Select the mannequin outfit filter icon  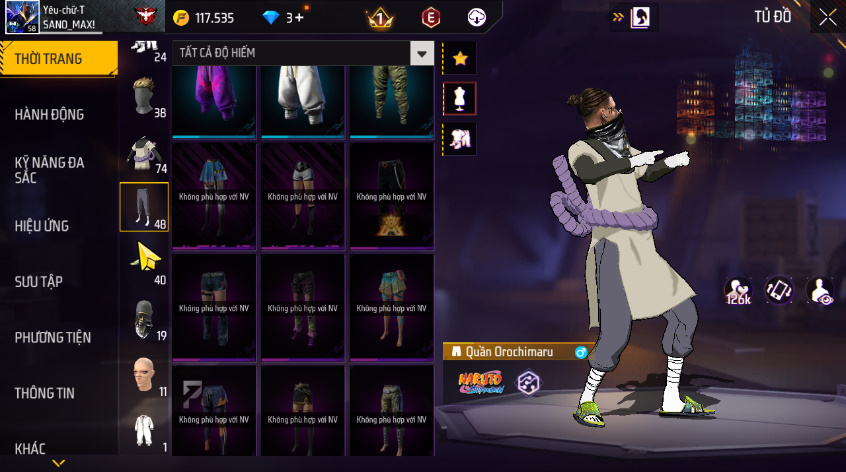460,99
